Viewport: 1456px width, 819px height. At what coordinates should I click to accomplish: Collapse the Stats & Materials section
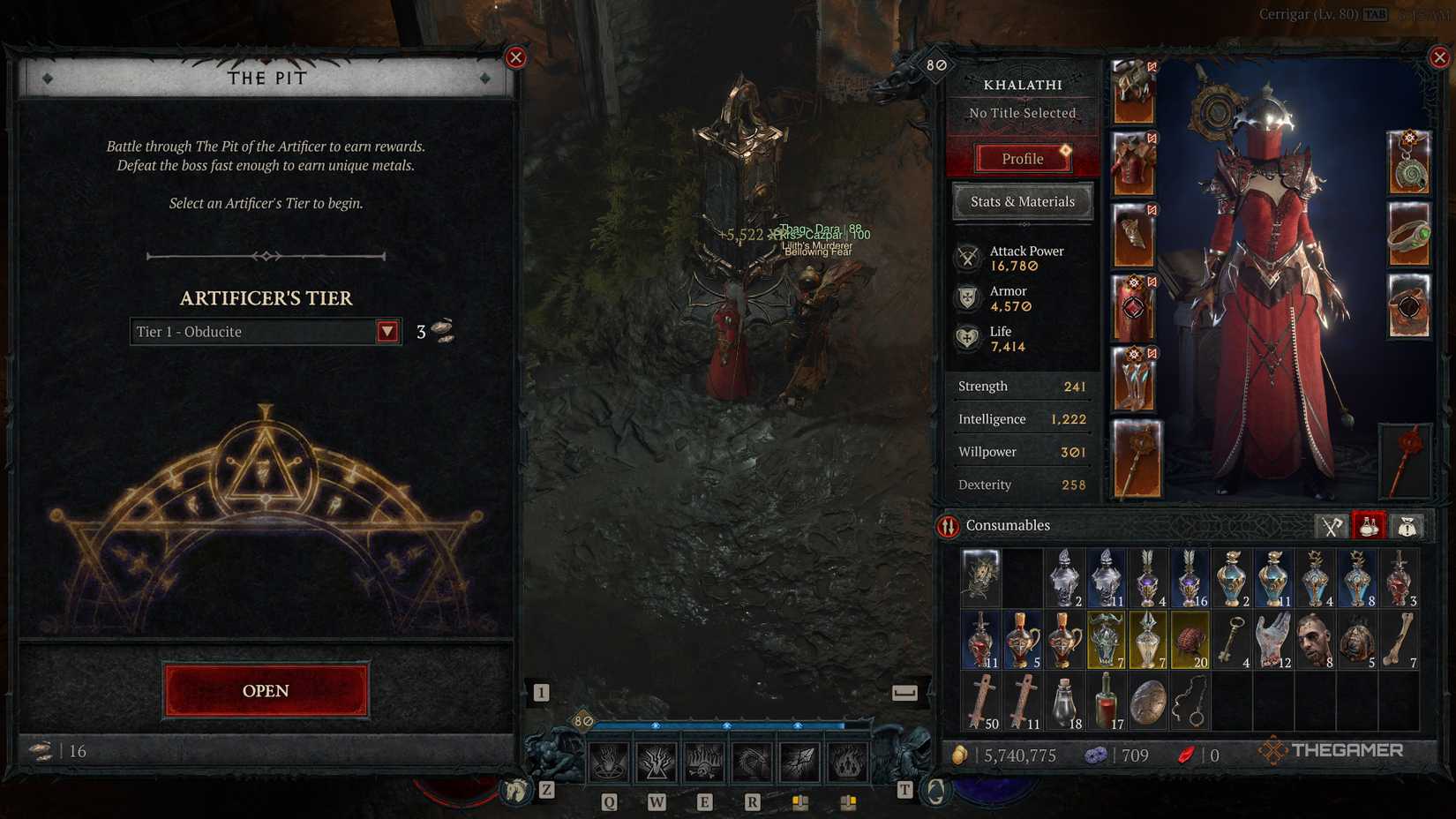[x=1022, y=202]
